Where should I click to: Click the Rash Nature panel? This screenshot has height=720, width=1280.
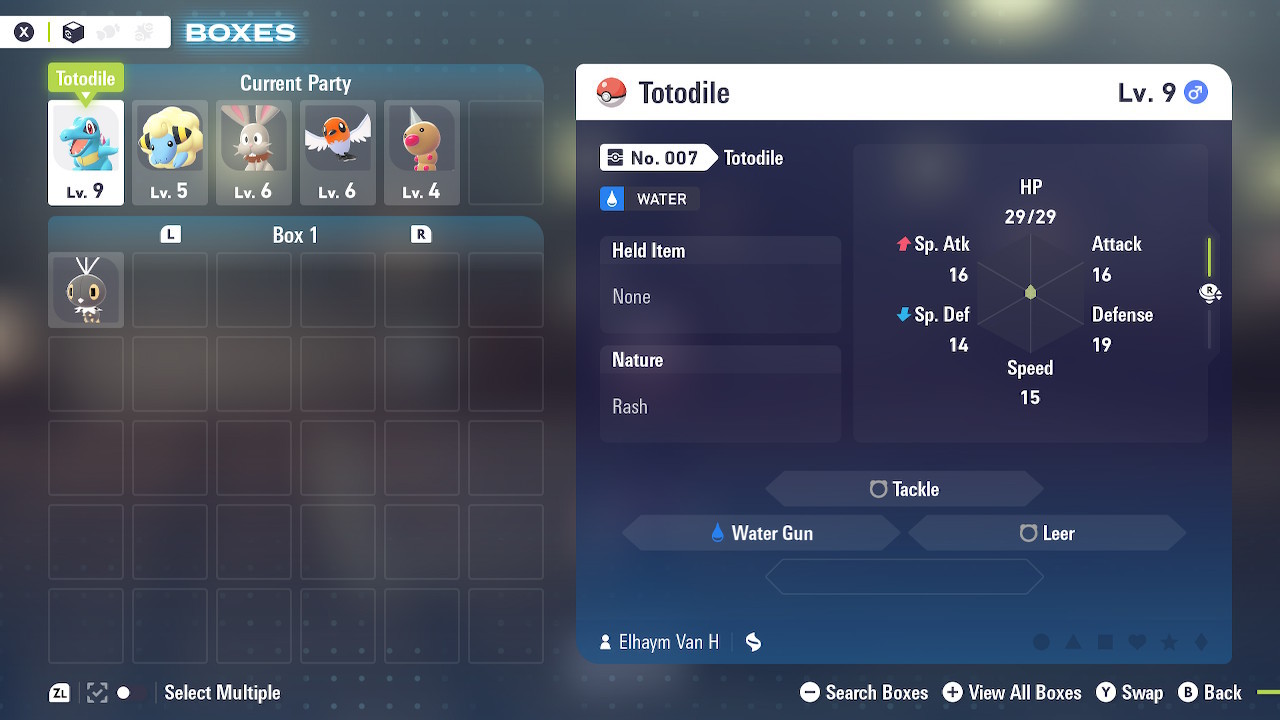pos(720,393)
